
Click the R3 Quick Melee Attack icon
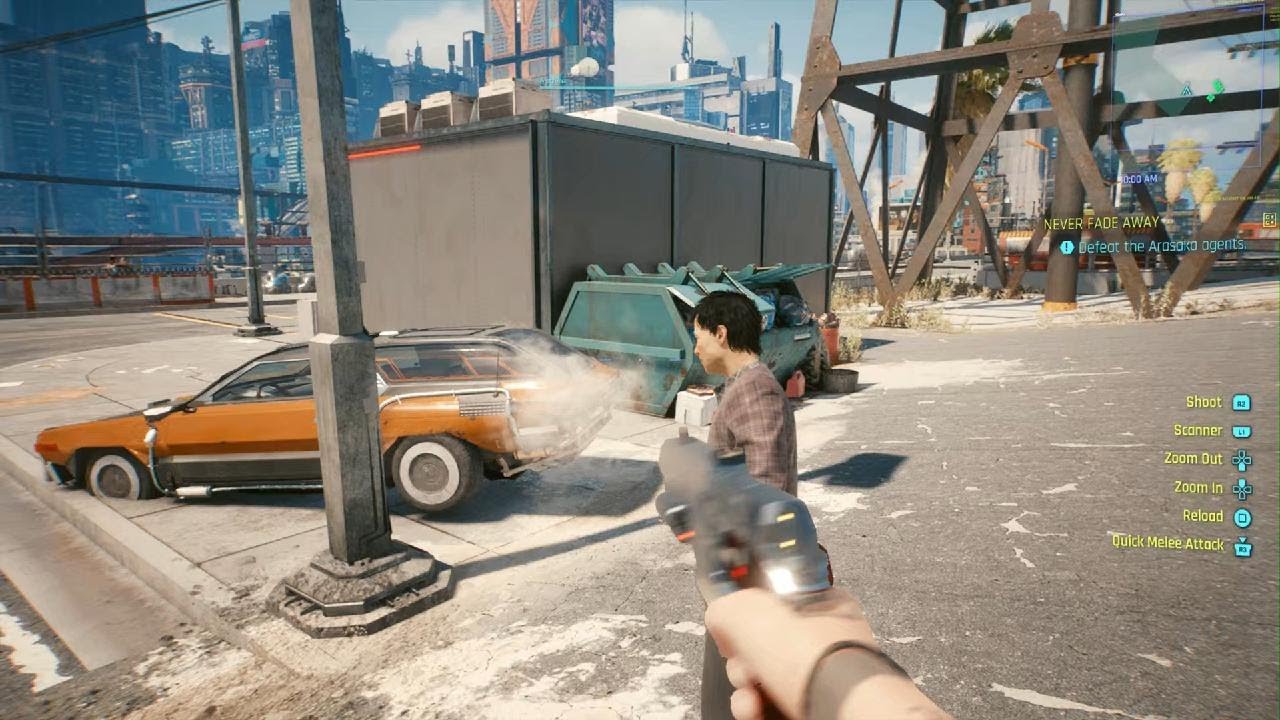pos(1243,544)
